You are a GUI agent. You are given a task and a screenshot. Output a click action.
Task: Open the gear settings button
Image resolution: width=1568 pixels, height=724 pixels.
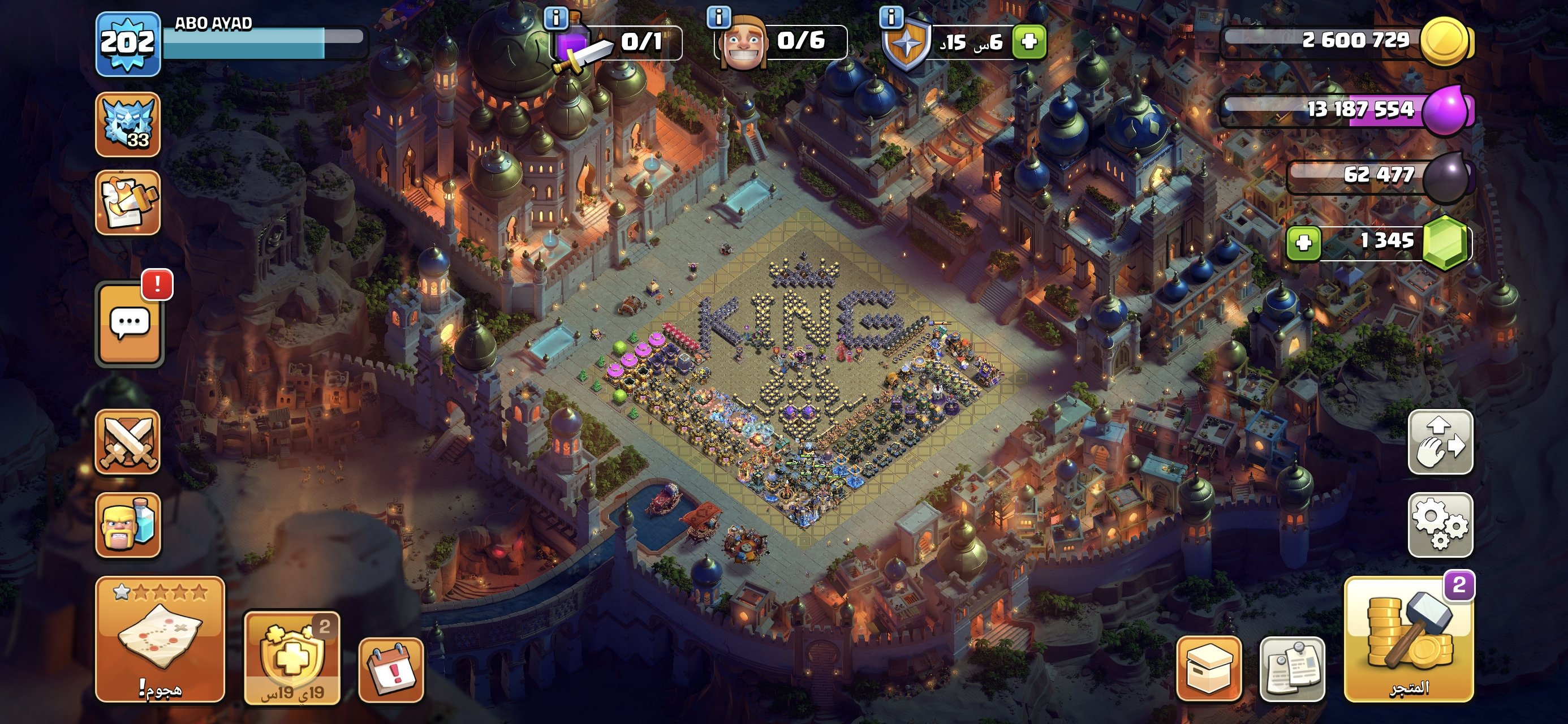pos(1440,524)
